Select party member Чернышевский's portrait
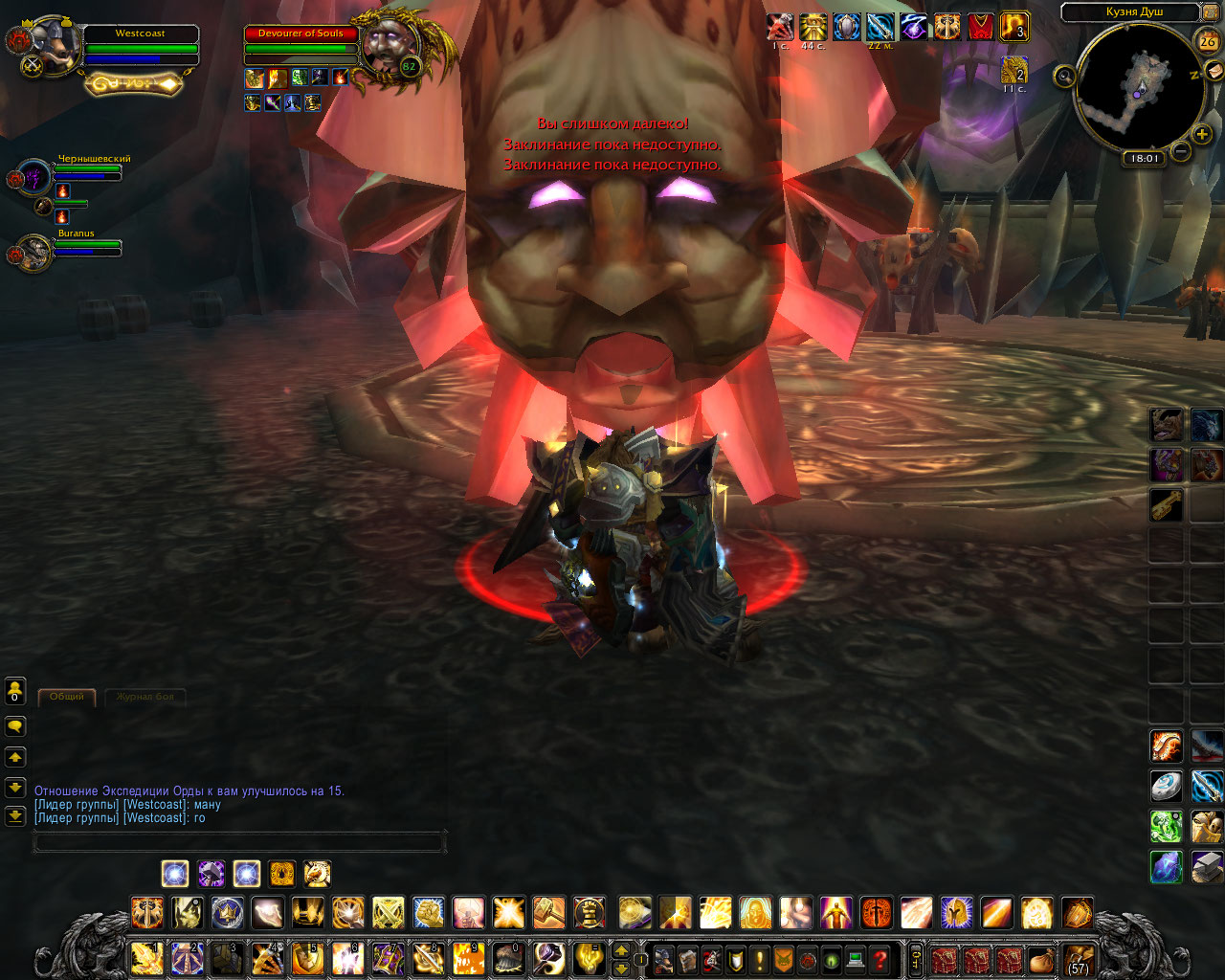Viewport: 1225px width, 980px height. tap(34, 177)
